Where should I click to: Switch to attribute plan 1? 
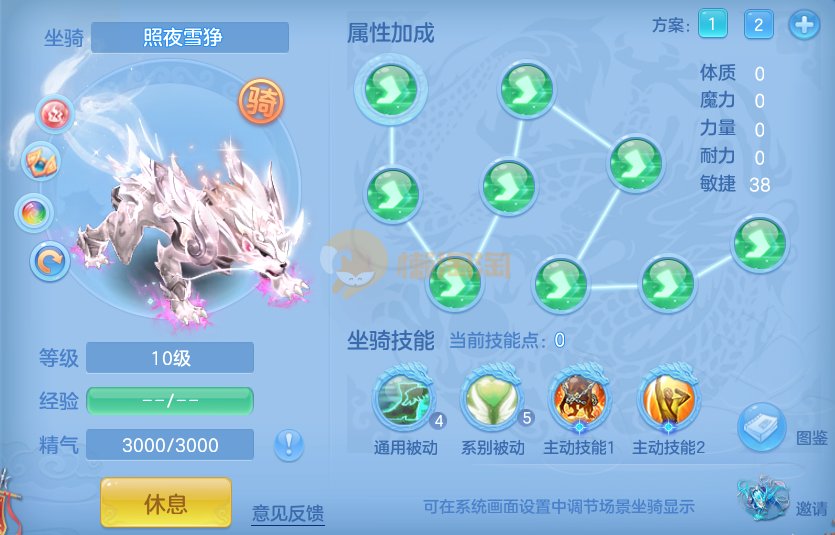coord(713,25)
